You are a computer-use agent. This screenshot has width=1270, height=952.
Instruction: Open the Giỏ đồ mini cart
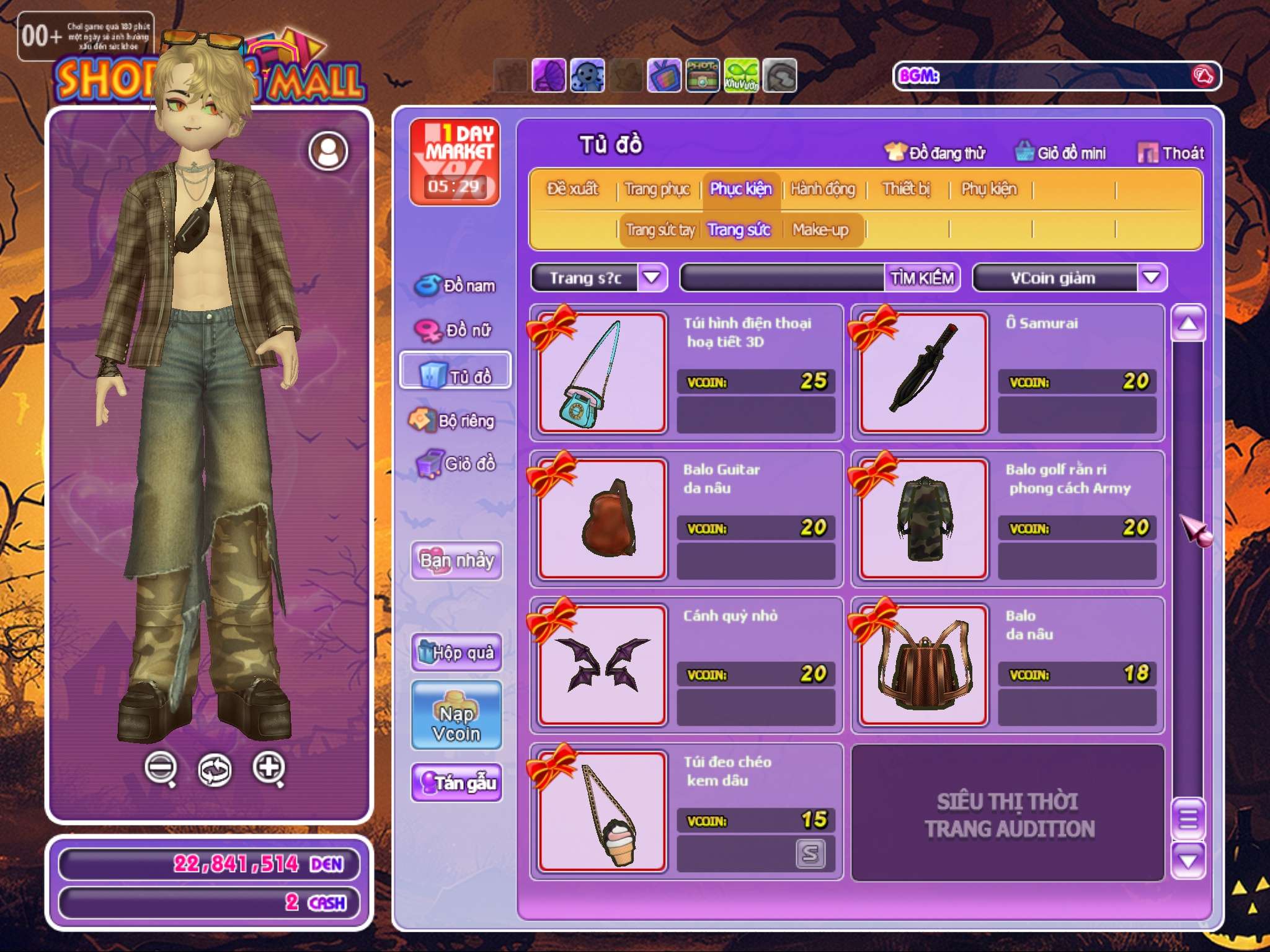[1061, 152]
